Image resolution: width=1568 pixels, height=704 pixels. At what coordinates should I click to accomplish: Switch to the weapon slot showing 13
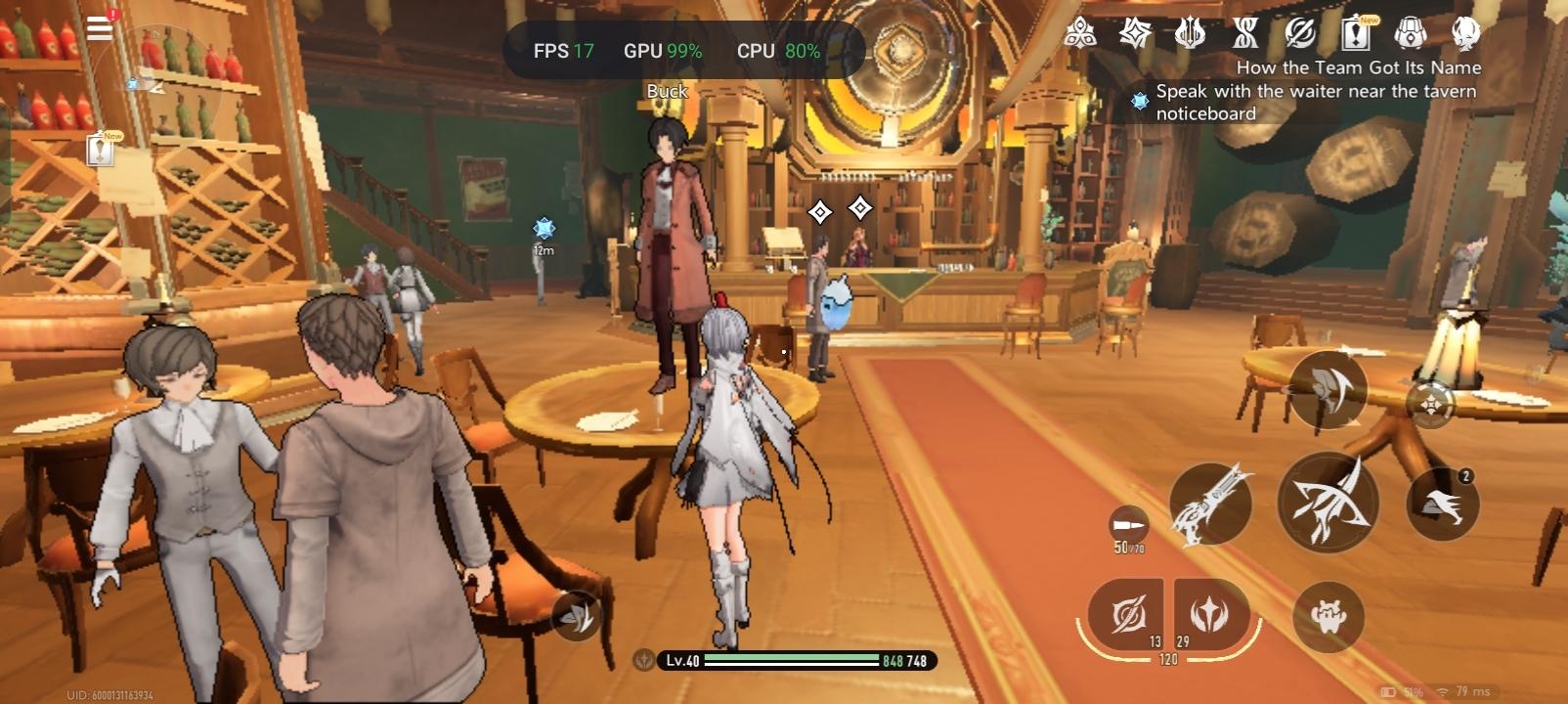(1128, 615)
